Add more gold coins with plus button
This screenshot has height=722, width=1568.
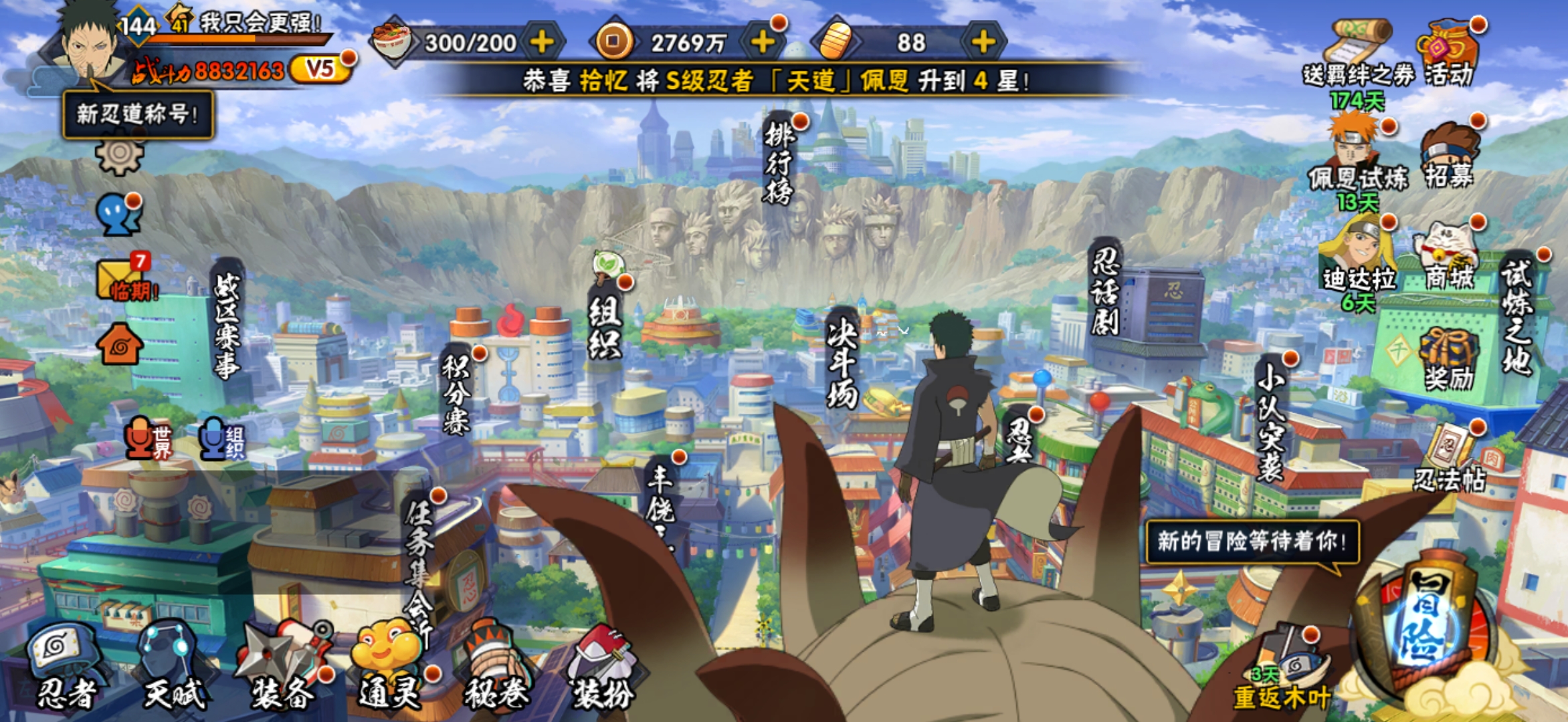click(762, 42)
